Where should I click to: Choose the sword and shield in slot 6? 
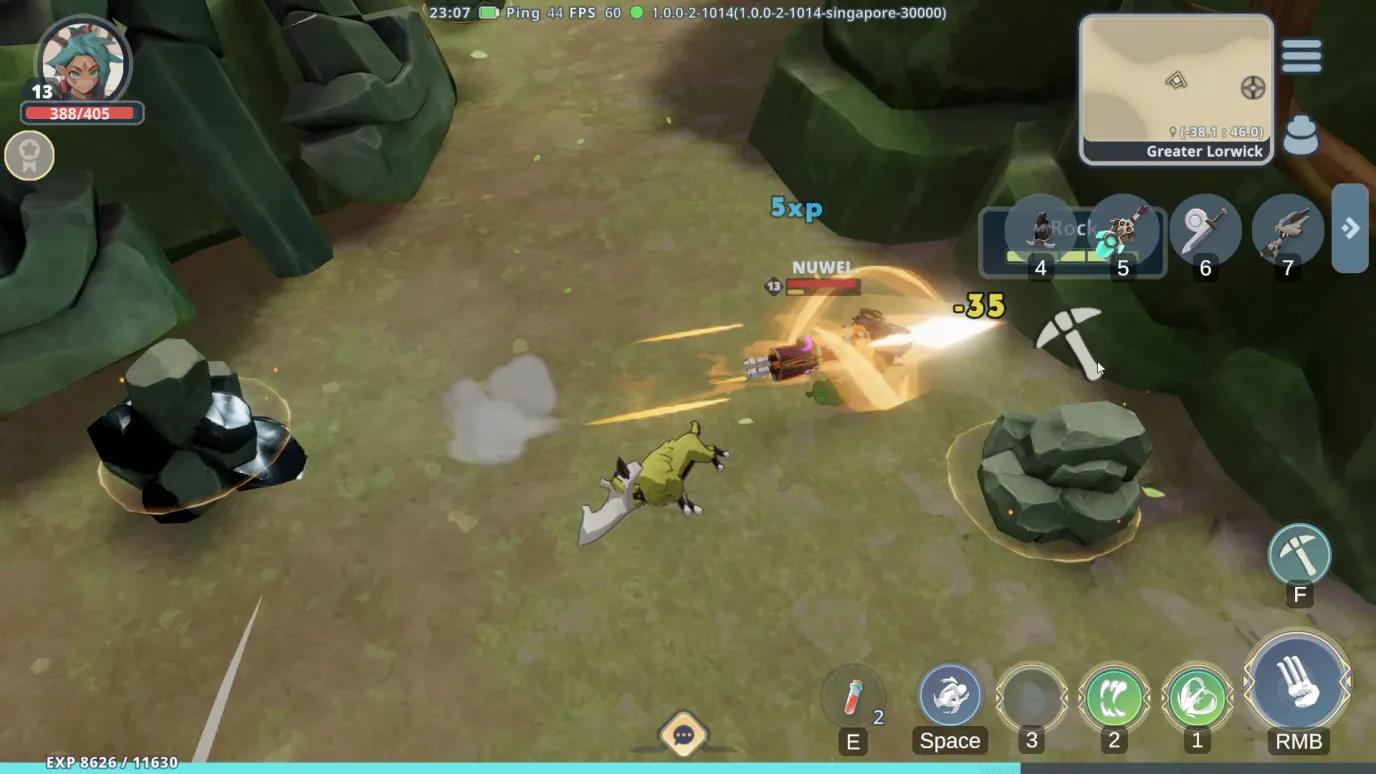tap(1205, 231)
